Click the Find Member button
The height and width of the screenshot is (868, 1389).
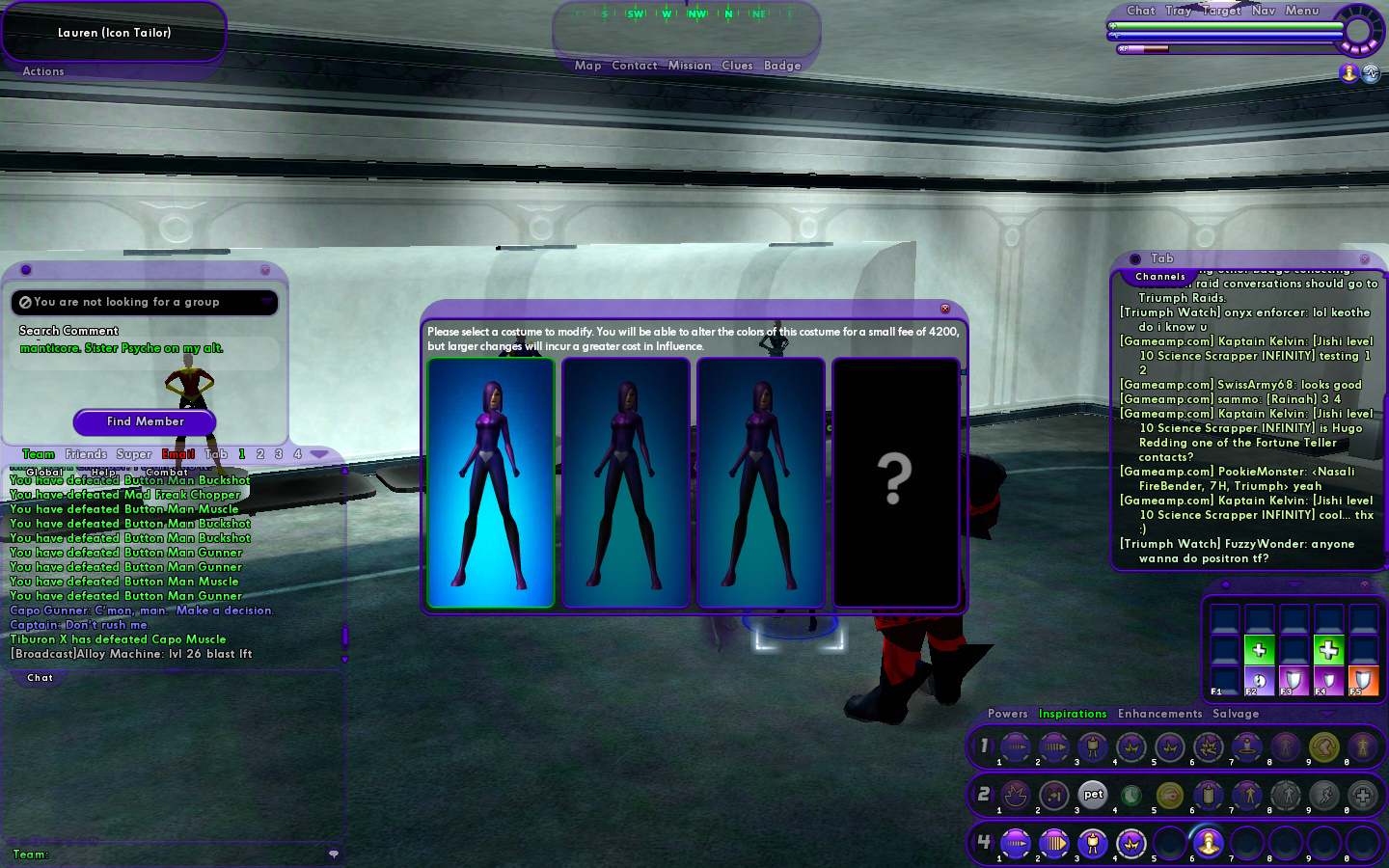(145, 421)
